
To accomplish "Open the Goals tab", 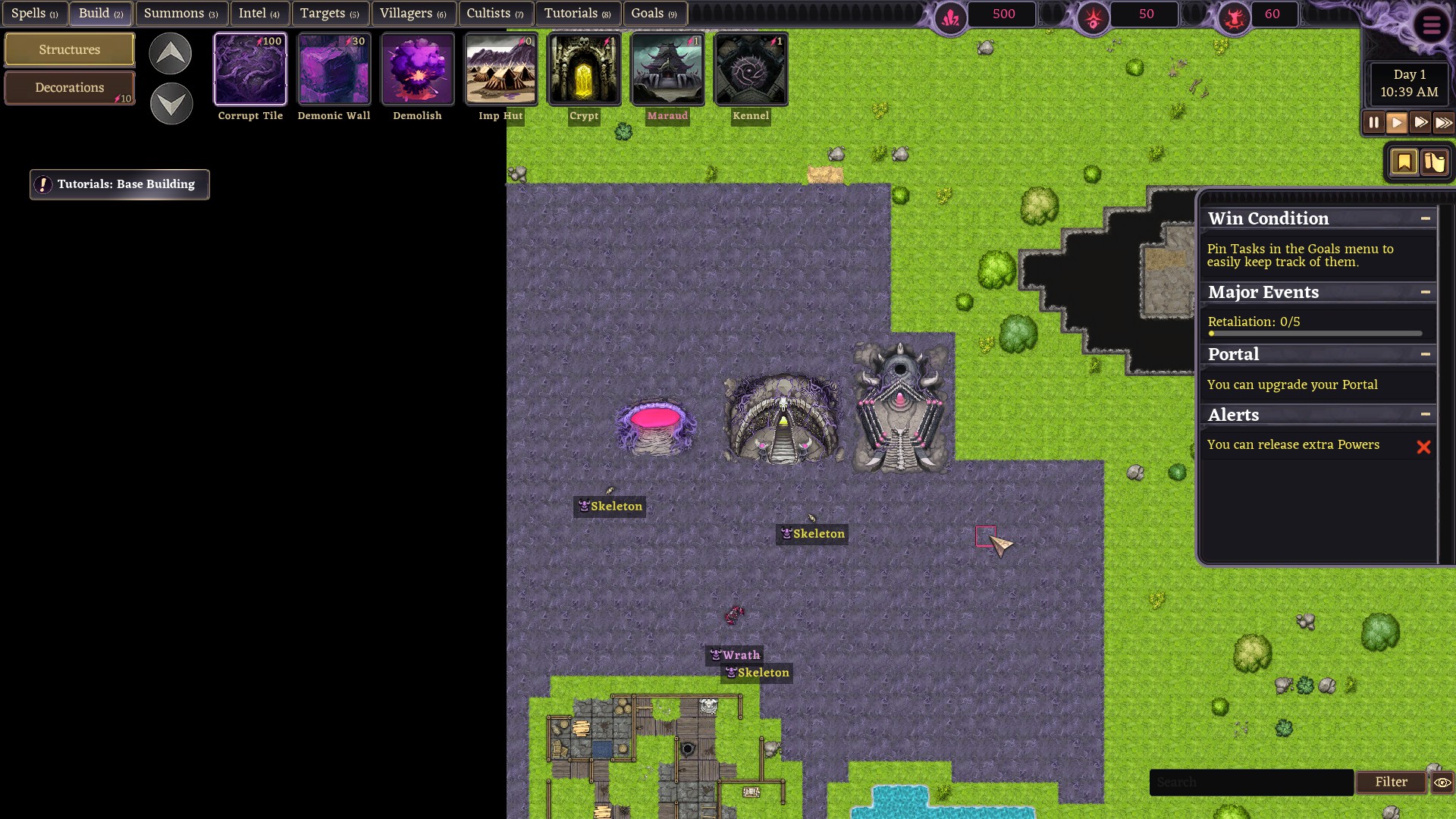I will tap(654, 14).
